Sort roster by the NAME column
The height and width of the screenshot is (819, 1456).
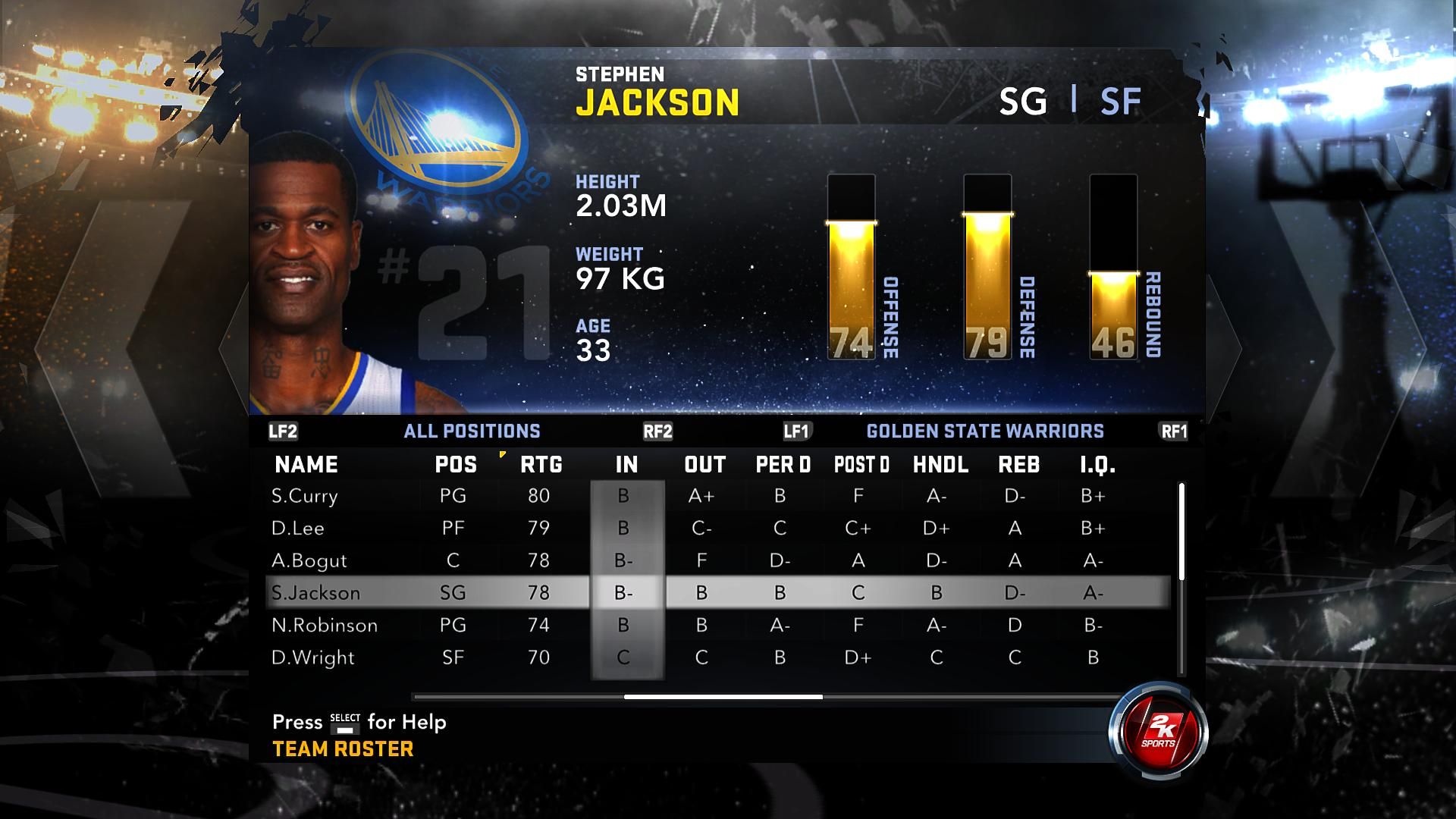tap(306, 465)
